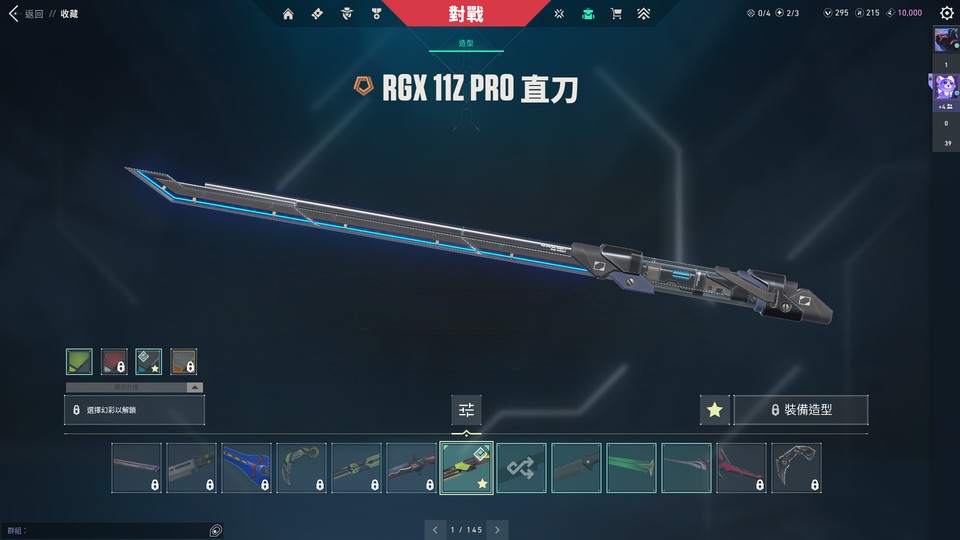This screenshot has height=540, width=960.
Task: Open the filter sliders button
Action: click(x=466, y=410)
